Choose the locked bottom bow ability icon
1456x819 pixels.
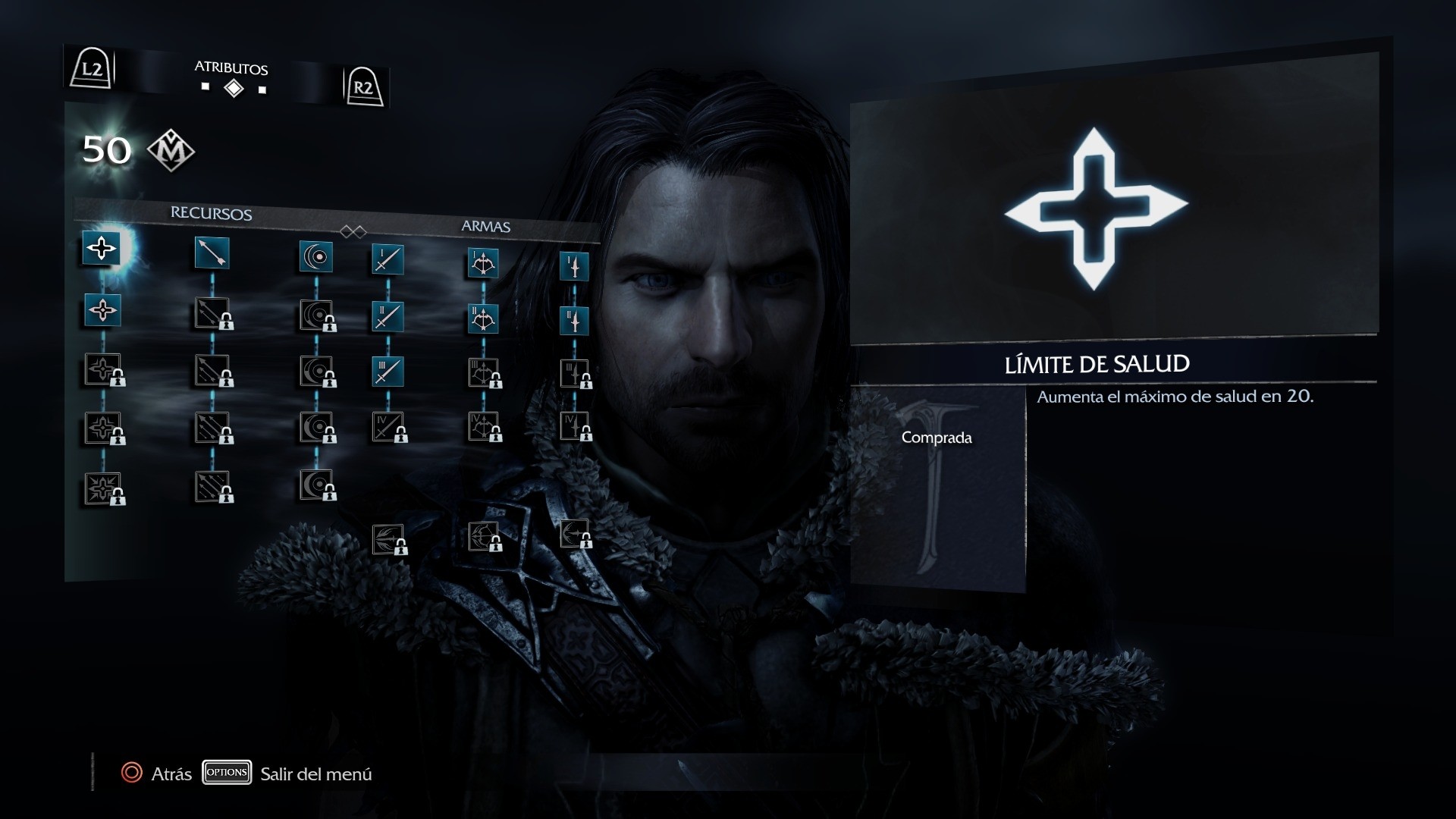point(484,537)
